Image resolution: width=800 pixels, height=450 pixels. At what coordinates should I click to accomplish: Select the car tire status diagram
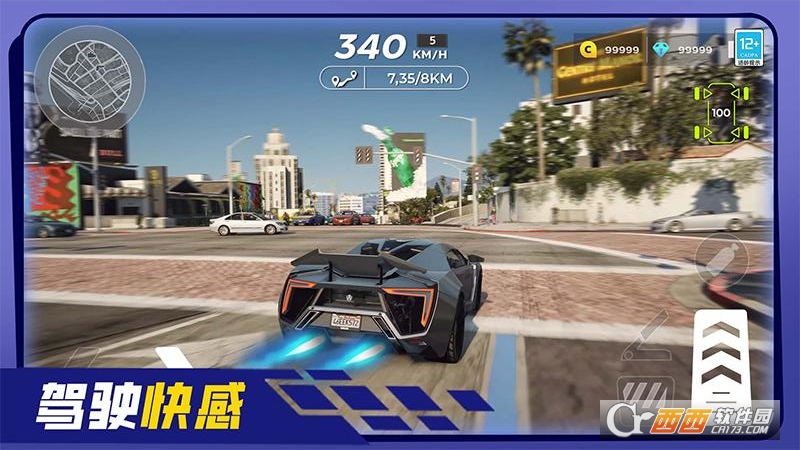(720, 112)
